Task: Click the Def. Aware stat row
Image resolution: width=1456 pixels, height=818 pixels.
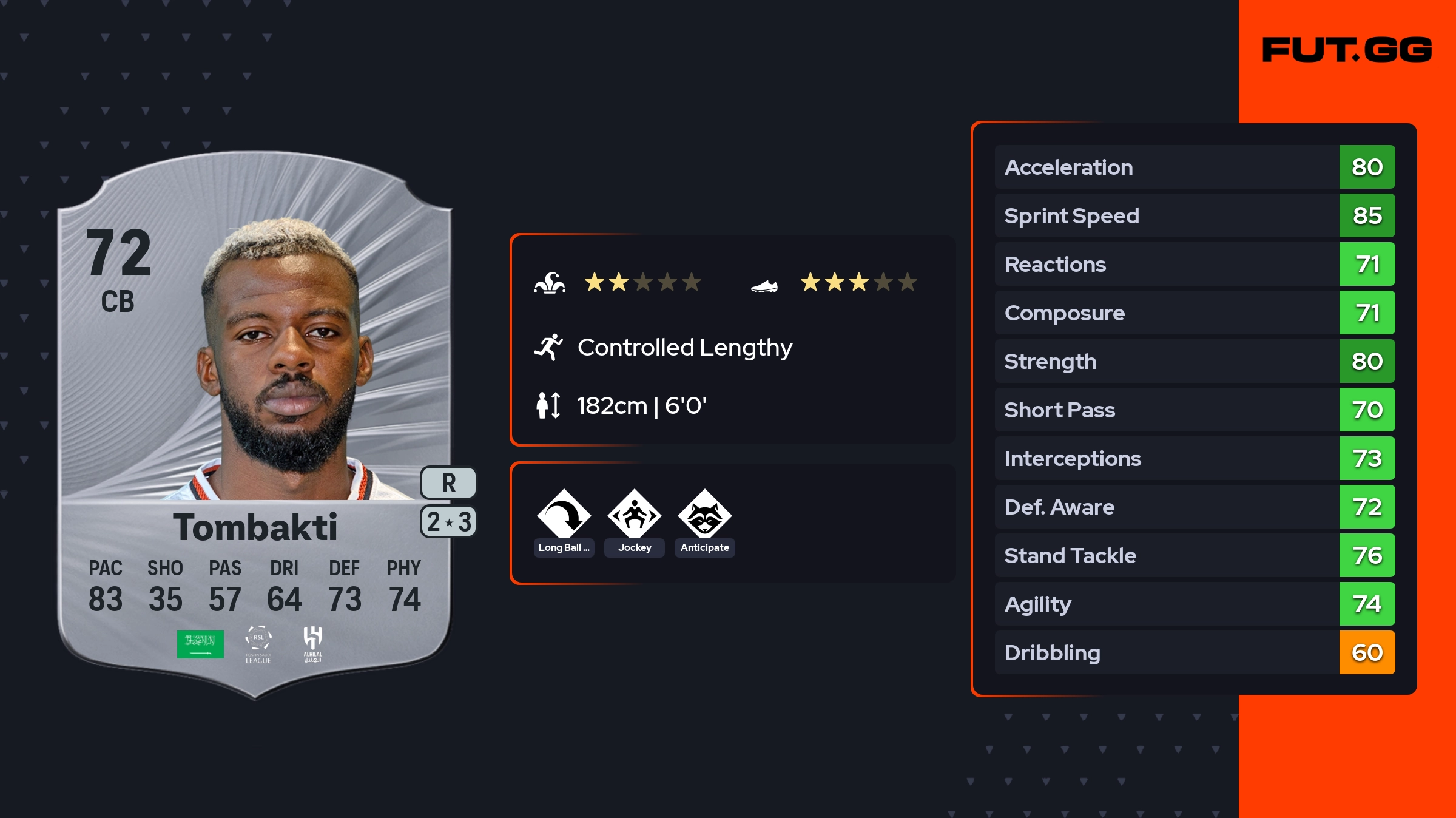Action: (1194, 507)
